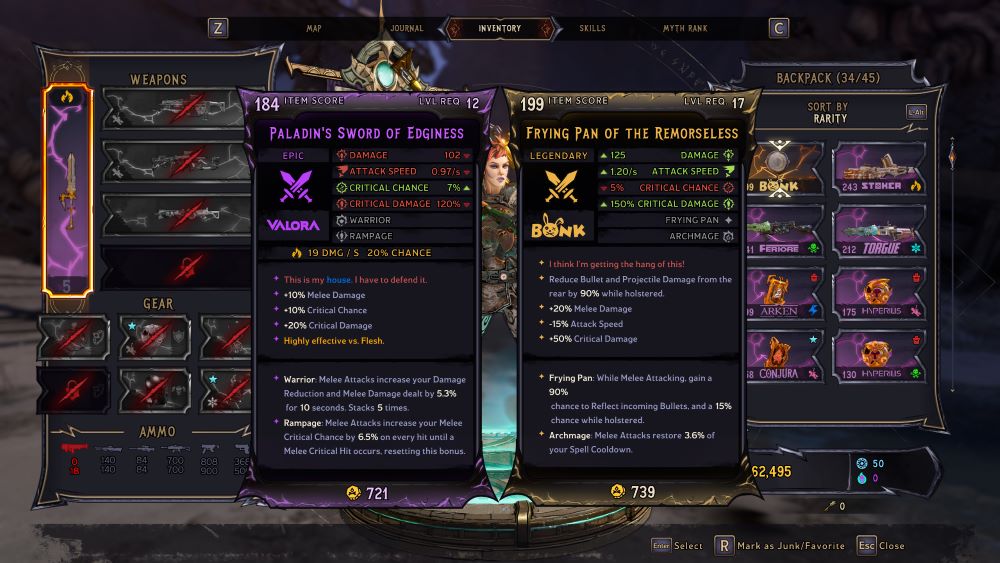Select the equipped melee sword slot
This screenshot has height=563, width=1000.
67,190
